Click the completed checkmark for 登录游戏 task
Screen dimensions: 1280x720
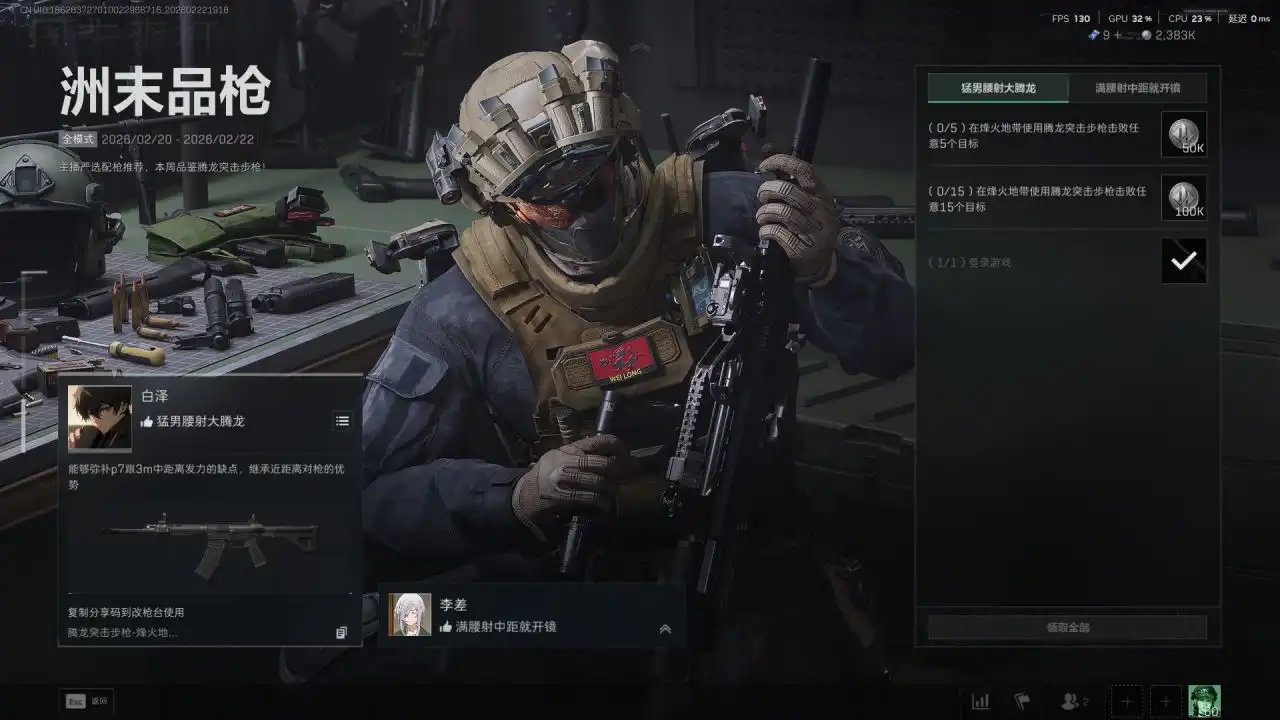(x=1184, y=261)
